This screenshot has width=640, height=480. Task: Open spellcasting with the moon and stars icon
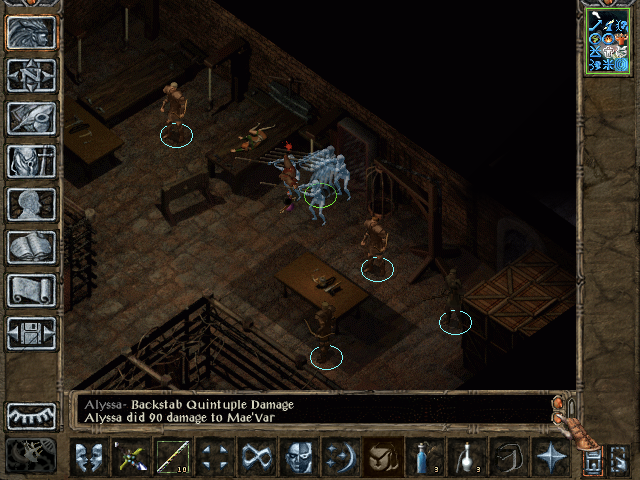341,457
